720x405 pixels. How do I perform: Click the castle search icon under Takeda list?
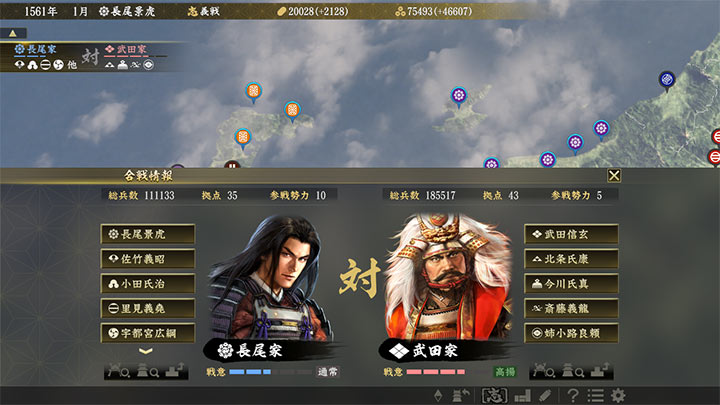click(x=569, y=371)
